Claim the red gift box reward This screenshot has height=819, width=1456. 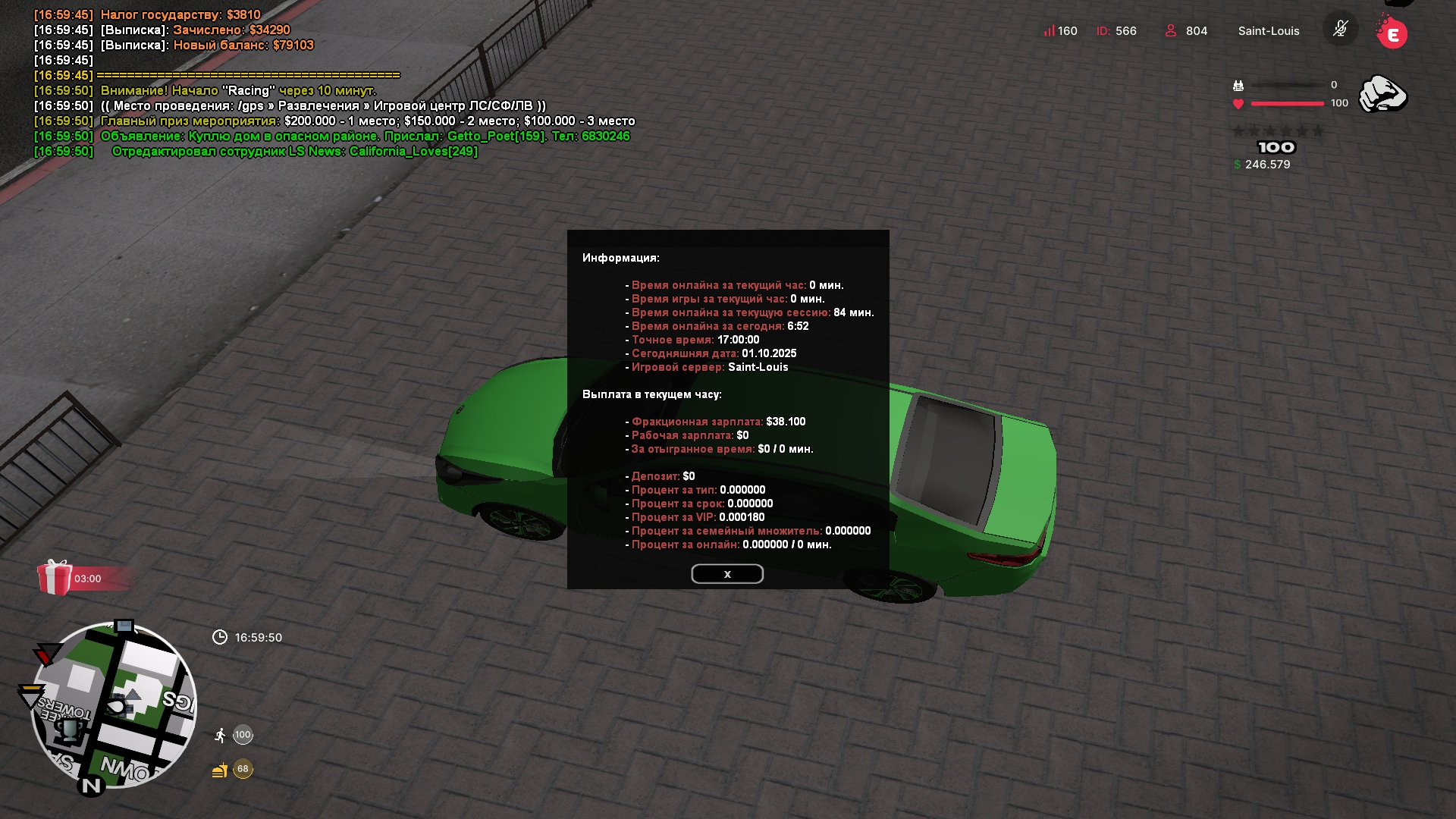tap(55, 578)
